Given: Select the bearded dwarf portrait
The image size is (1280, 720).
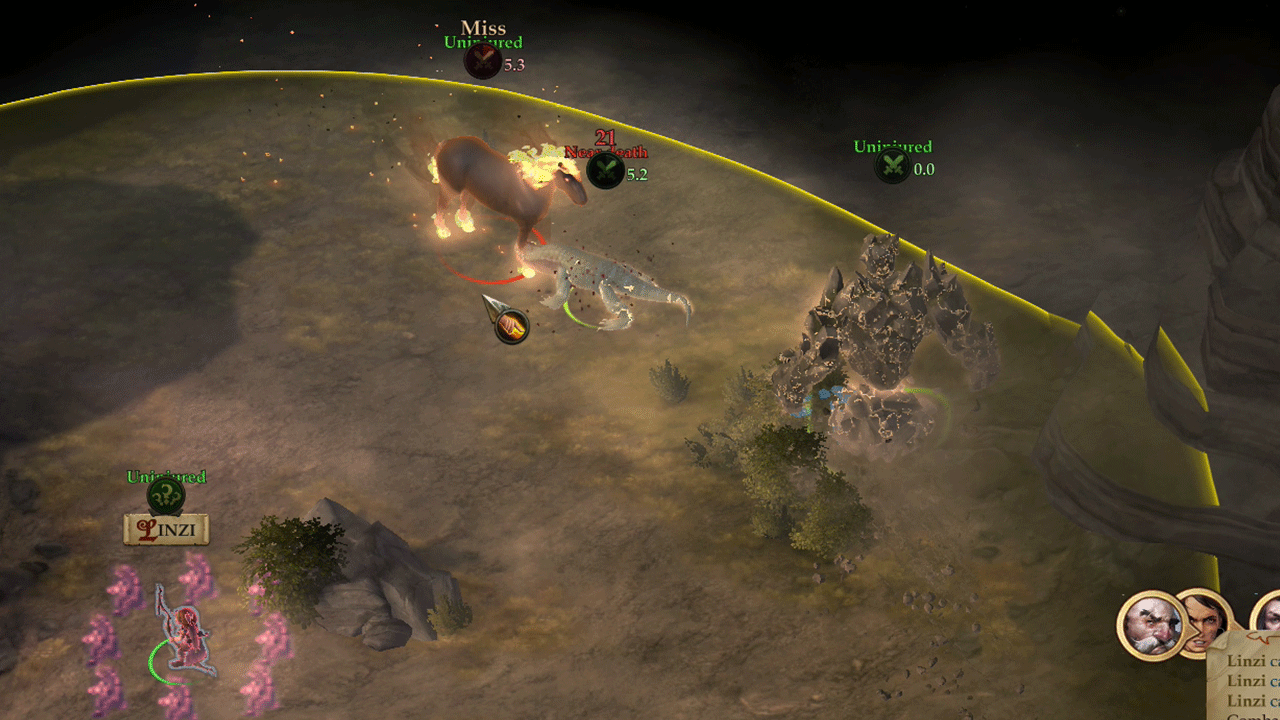Looking at the screenshot, I should point(1150,625).
